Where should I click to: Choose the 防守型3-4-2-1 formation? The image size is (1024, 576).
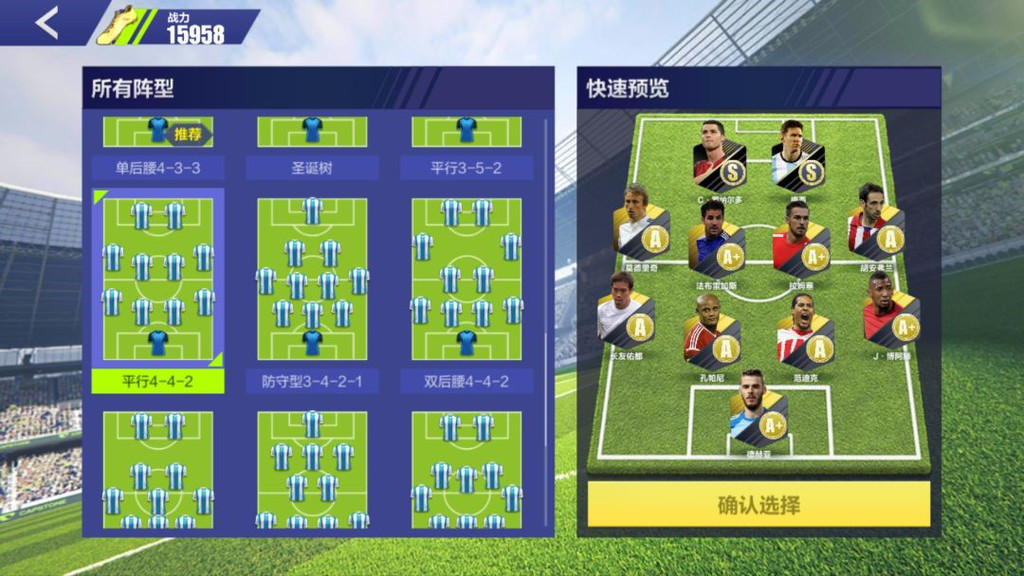[x=312, y=280]
